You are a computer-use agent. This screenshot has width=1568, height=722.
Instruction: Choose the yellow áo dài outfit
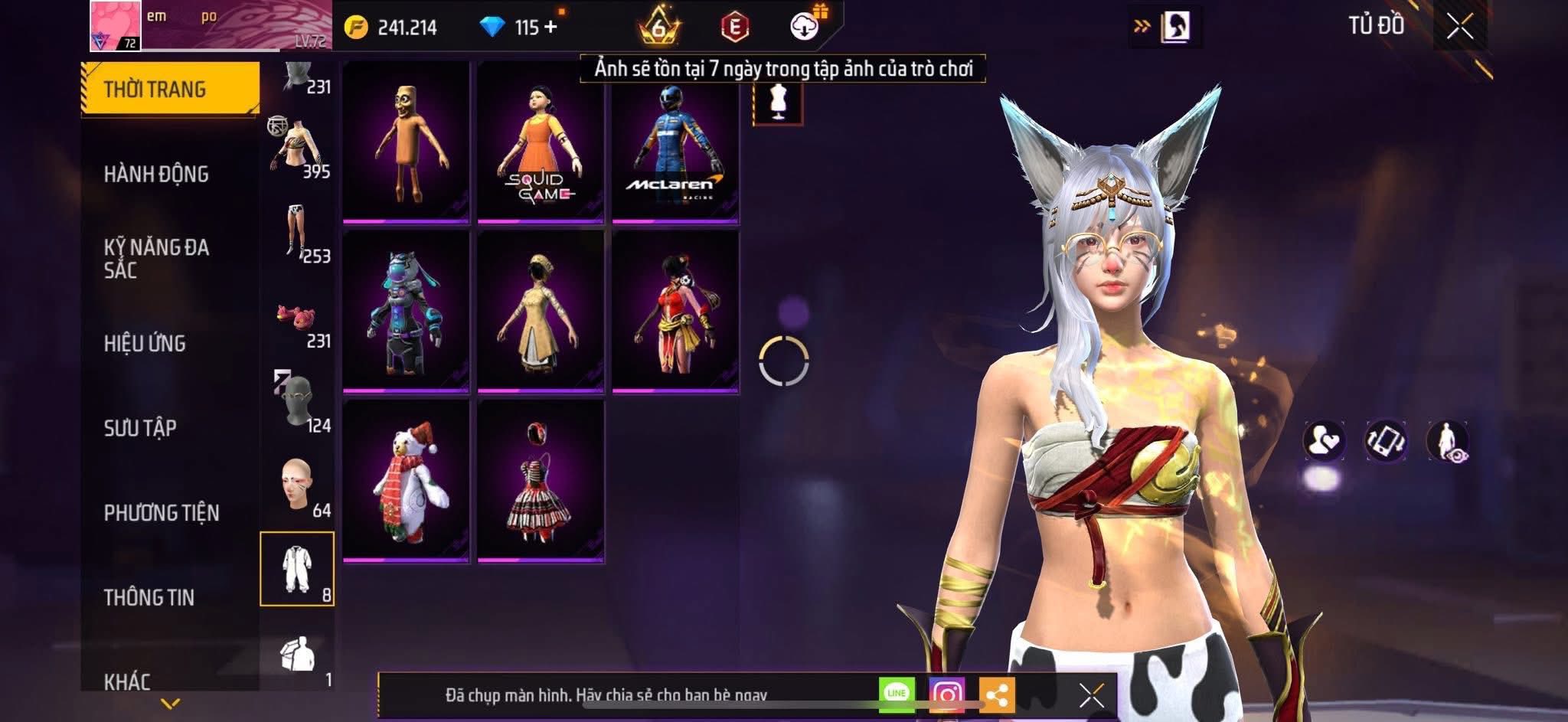[x=541, y=312]
